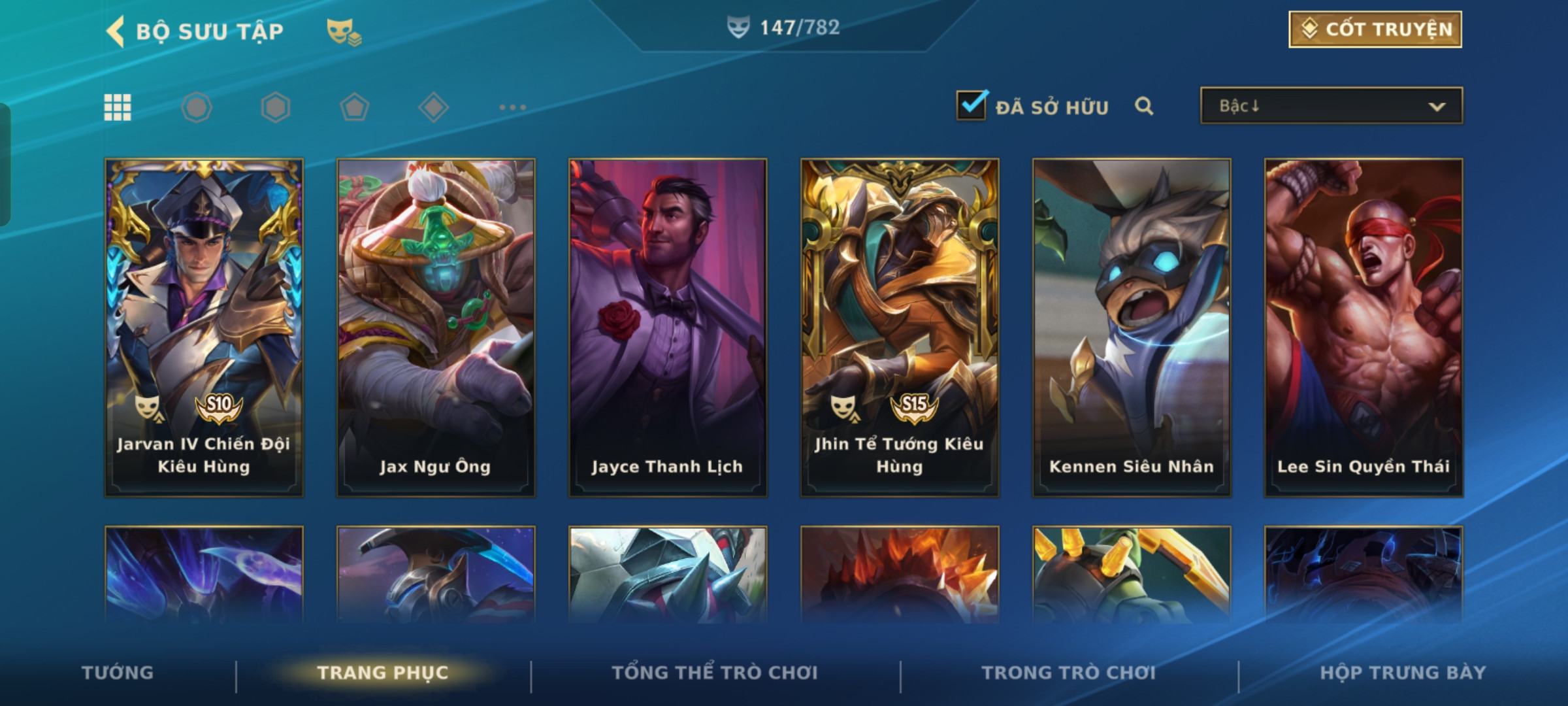Switch to the Tổng Thể Trò Chơi tab
Image resolution: width=1568 pixels, height=706 pixels.
point(715,673)
